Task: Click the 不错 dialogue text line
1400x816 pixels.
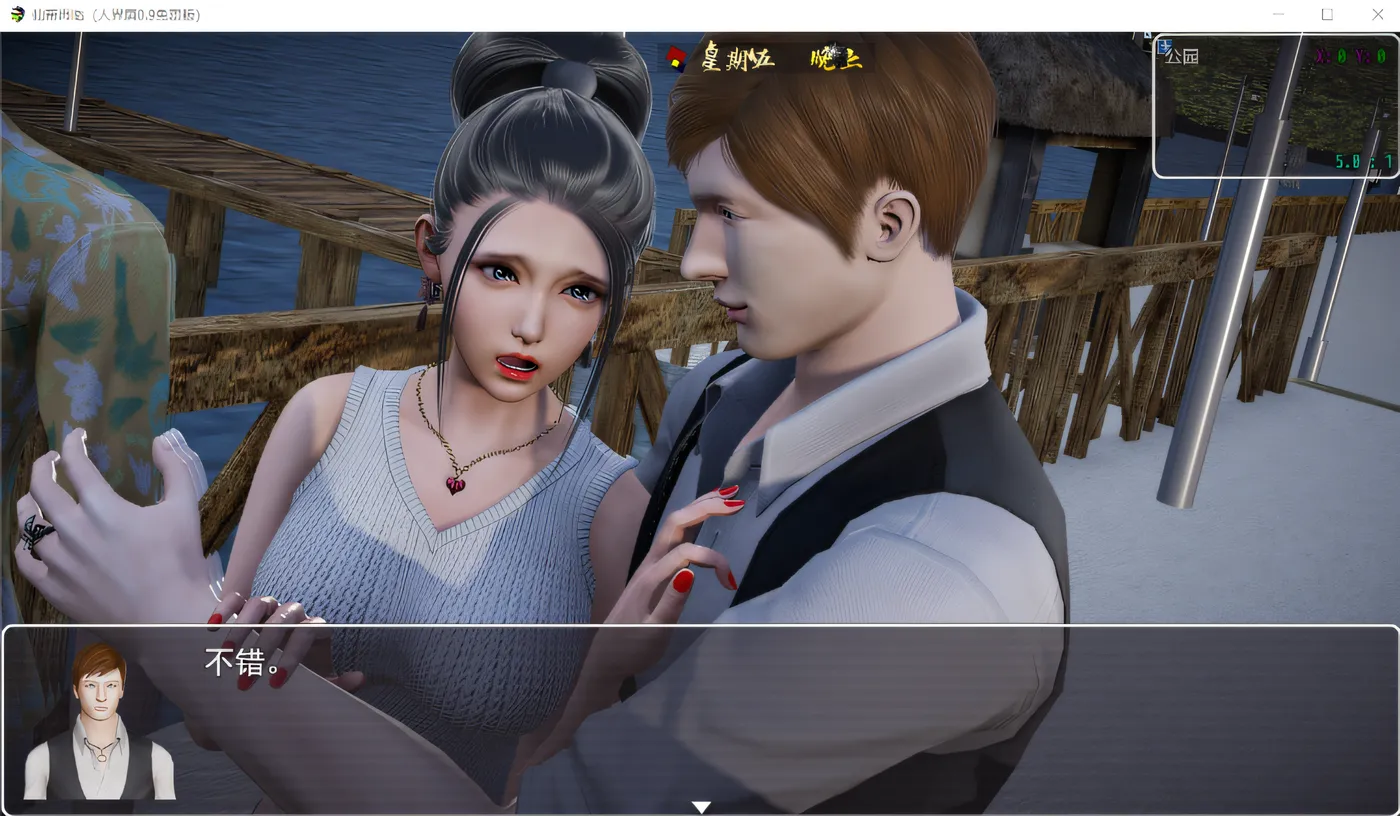Action: 240,662
